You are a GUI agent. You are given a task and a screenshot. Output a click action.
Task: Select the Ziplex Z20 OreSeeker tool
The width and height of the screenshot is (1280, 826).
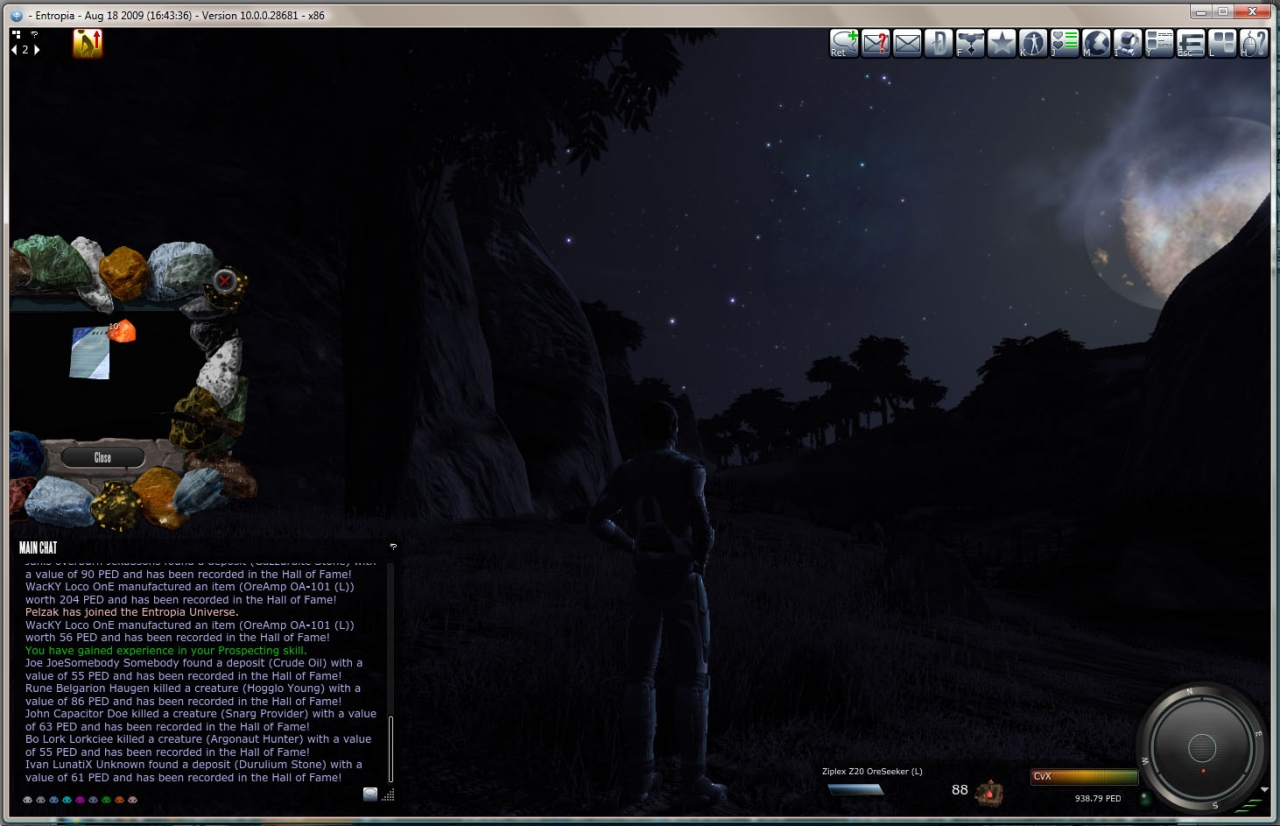(x=855, y=789)
